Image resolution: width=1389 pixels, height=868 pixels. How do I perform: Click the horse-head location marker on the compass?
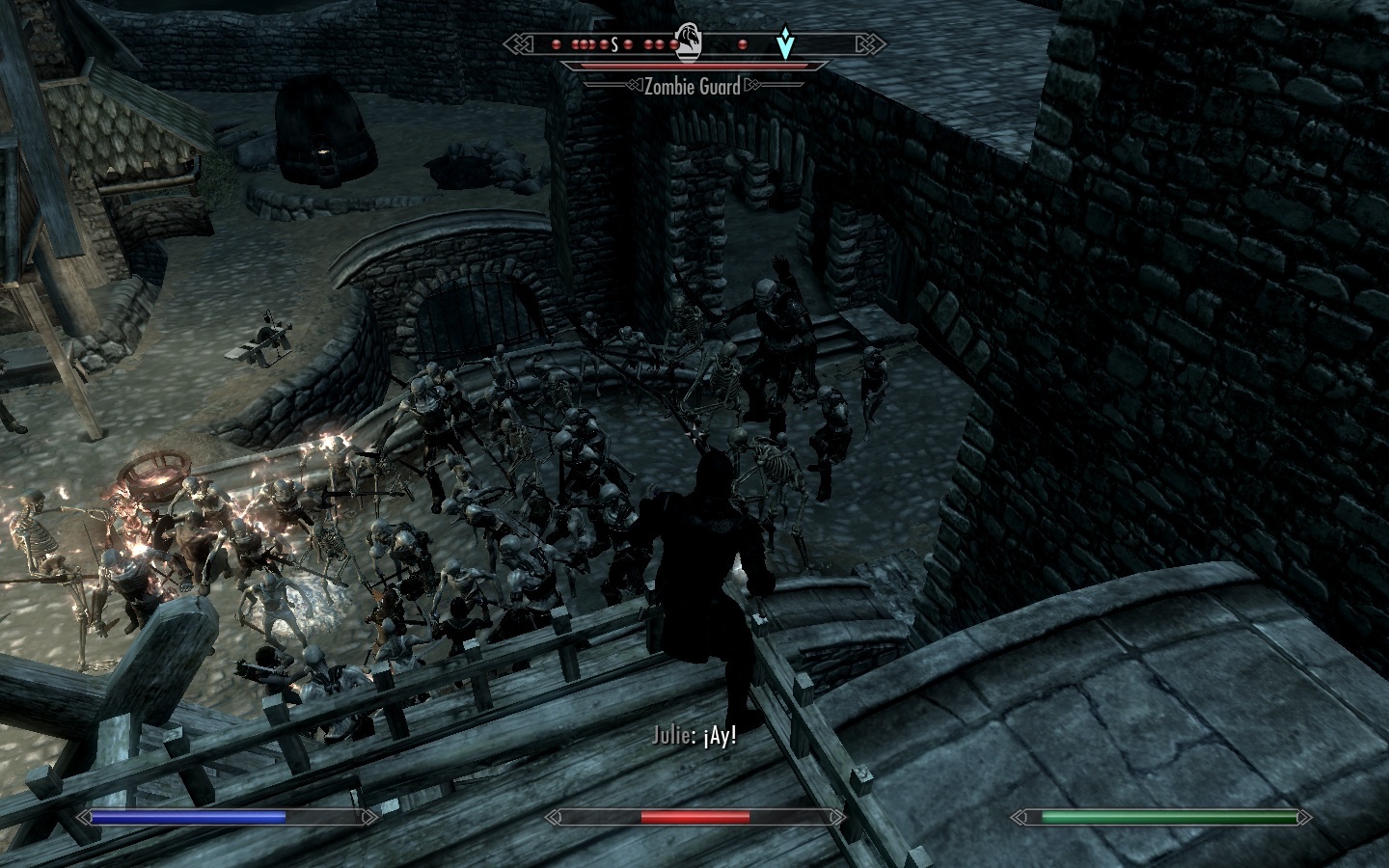pos(688,42)
